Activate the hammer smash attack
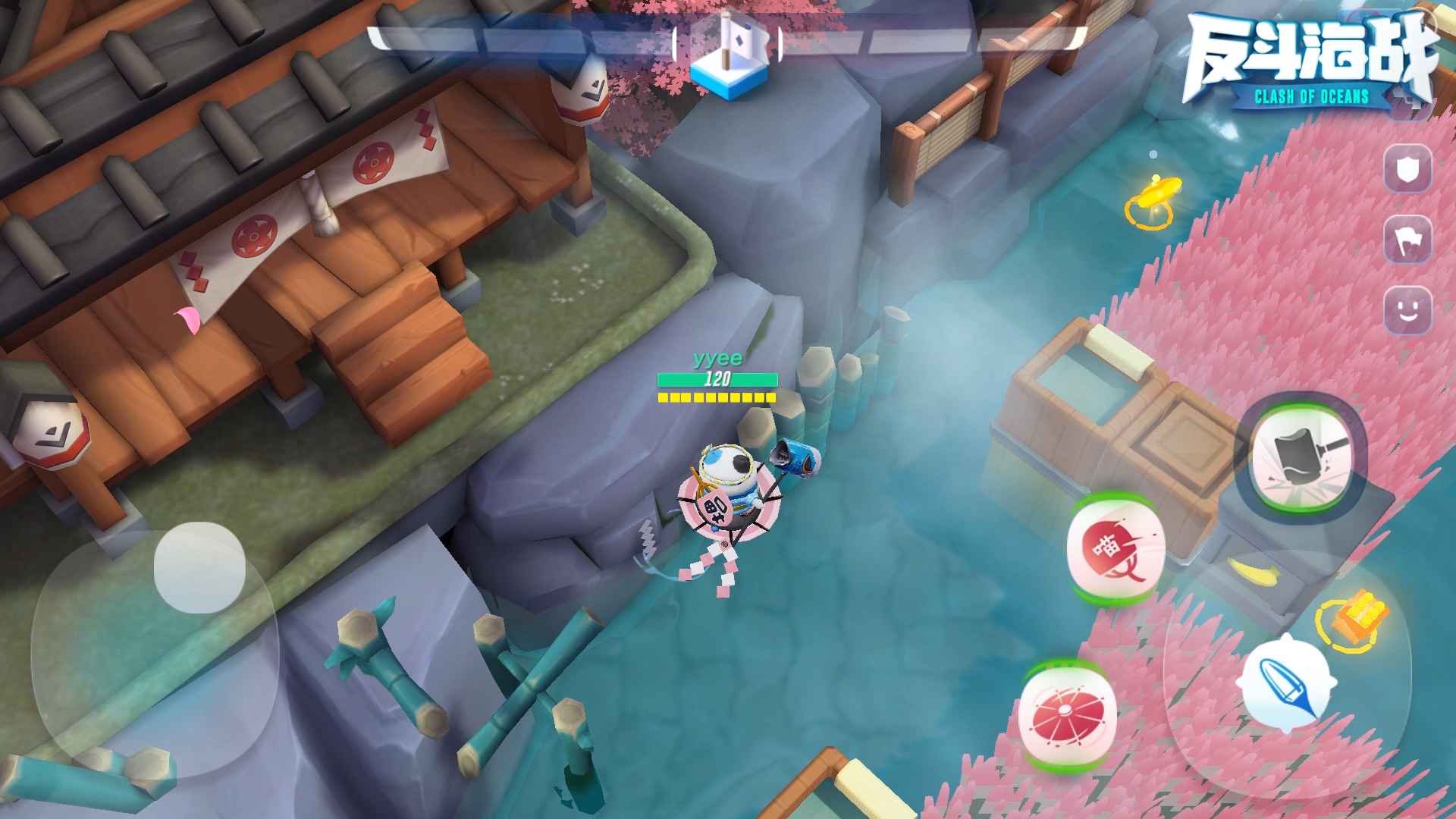 [x=1301, y=457]
